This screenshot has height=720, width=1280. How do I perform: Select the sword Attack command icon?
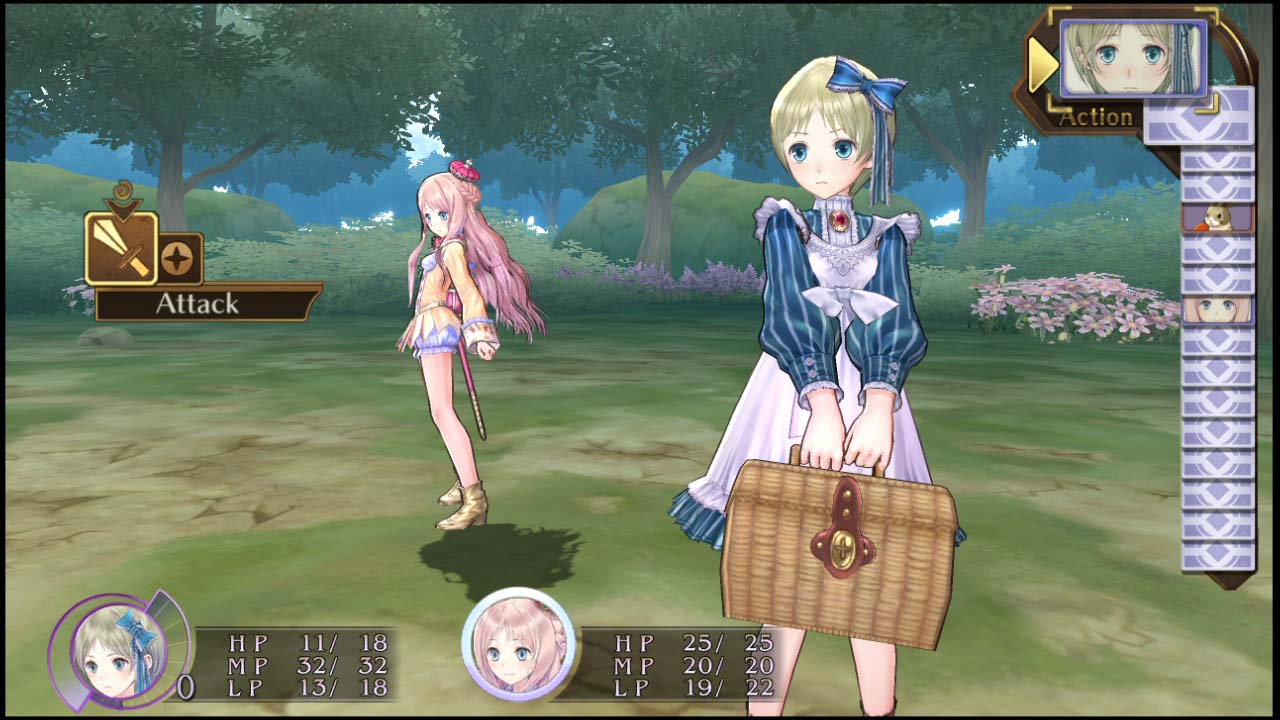pyautogui.click(x=121, y=247)
